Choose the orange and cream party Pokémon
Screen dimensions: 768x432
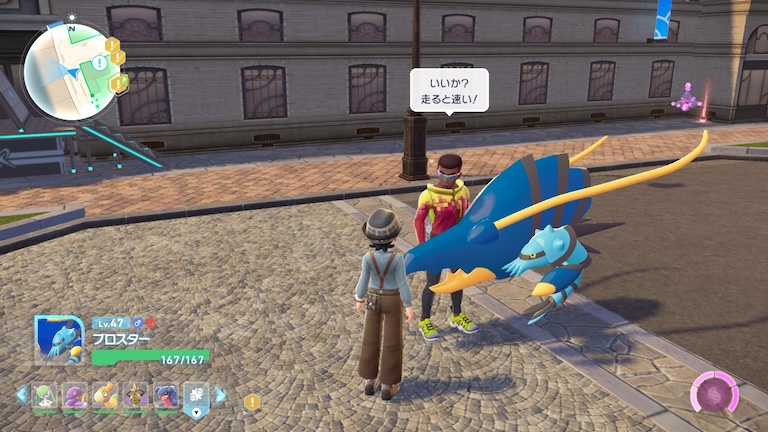pos(105,395)
